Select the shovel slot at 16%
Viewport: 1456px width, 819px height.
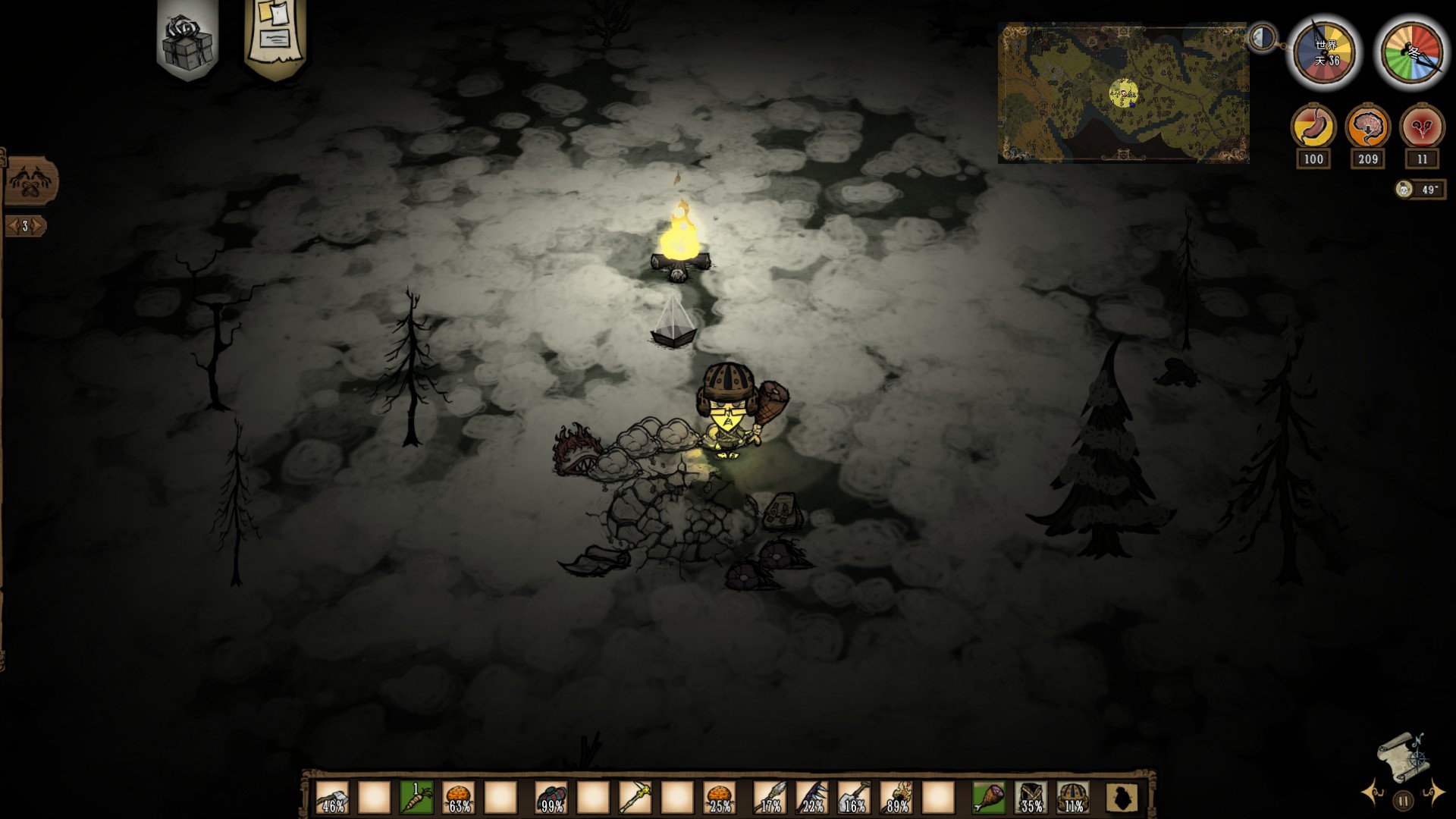pos(854,798)
